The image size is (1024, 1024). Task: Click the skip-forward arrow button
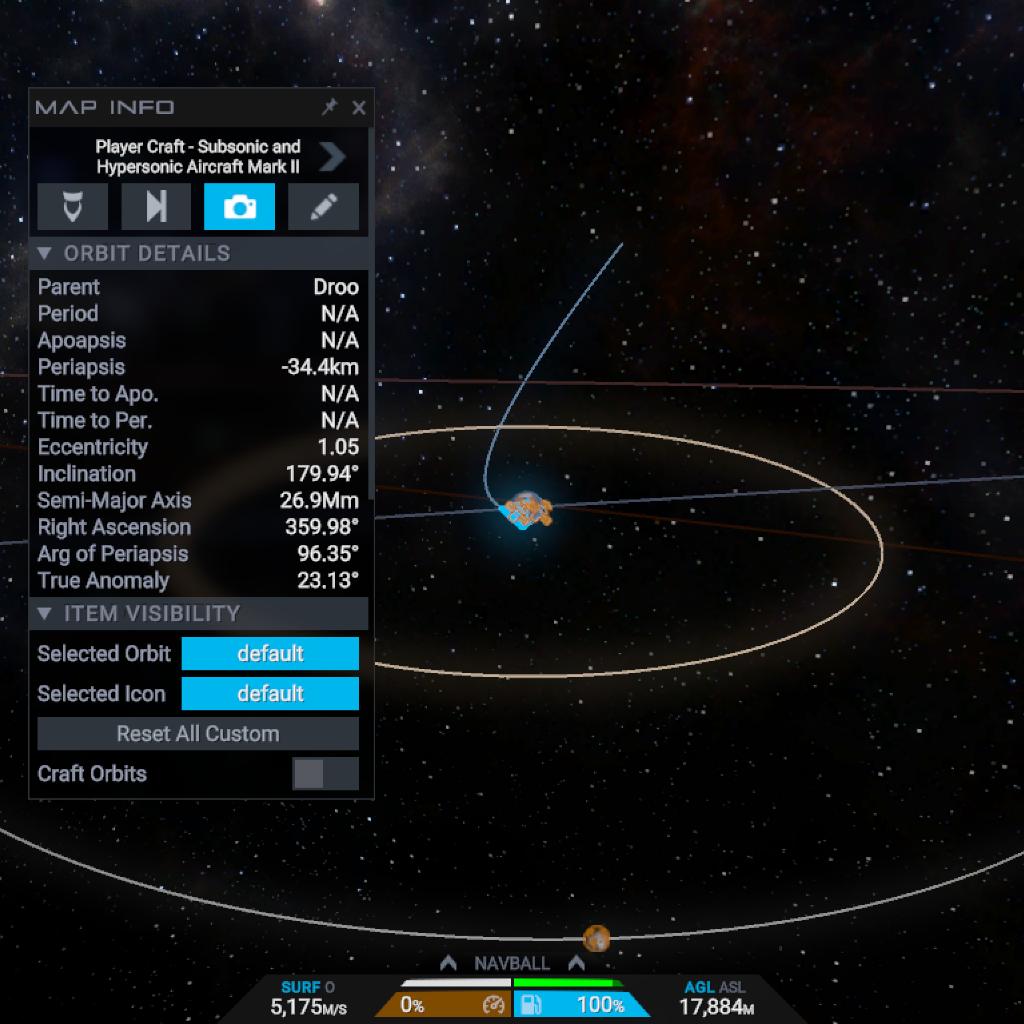tap(156, 207)
